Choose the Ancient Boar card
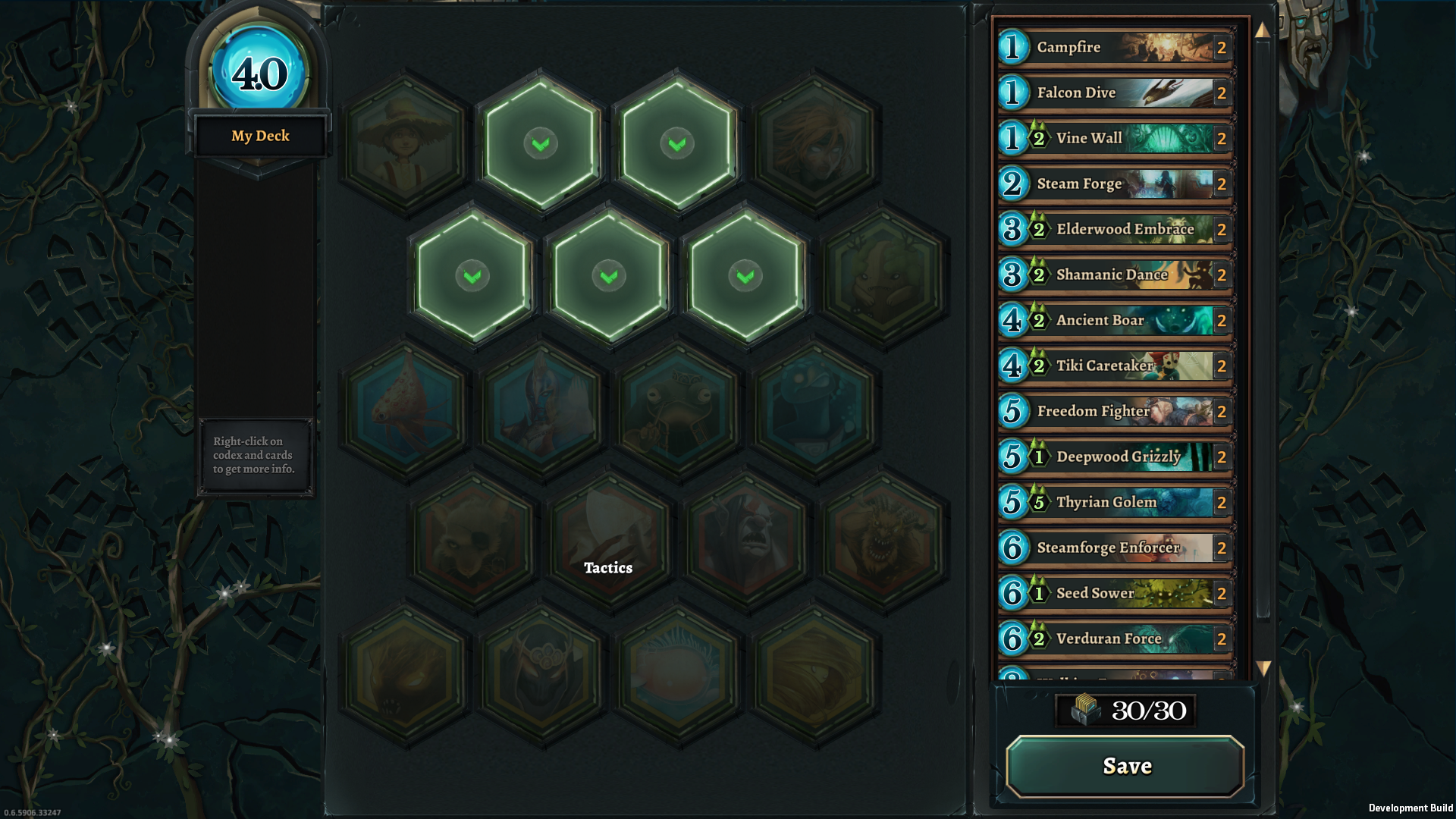Viewport: 1456px width, 819px height. tap(1115, 320)
